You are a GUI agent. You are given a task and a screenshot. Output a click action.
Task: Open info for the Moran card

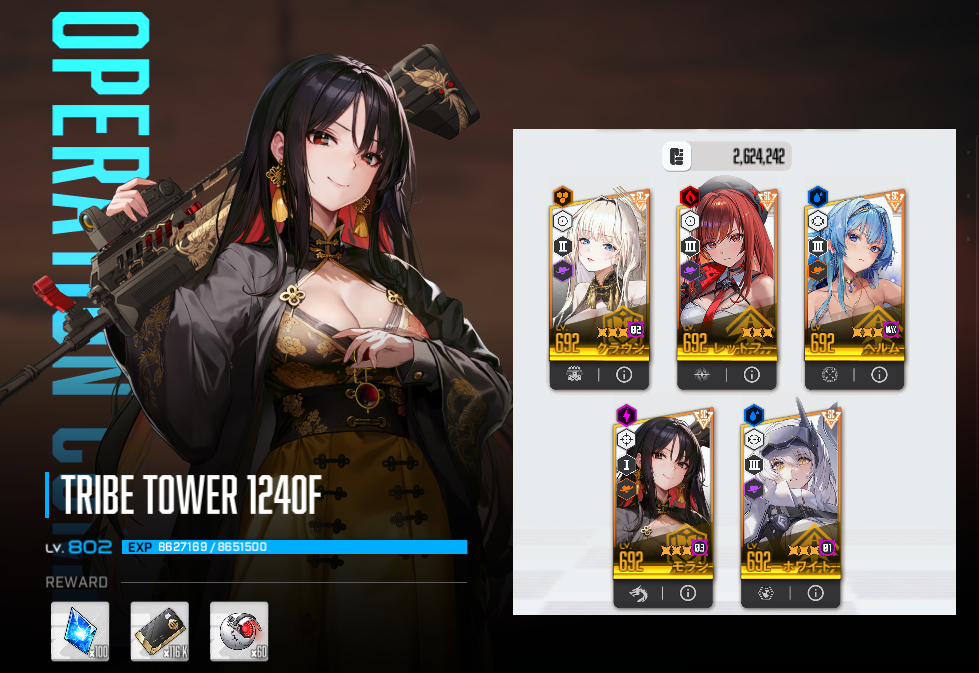[x=687, y=593]
